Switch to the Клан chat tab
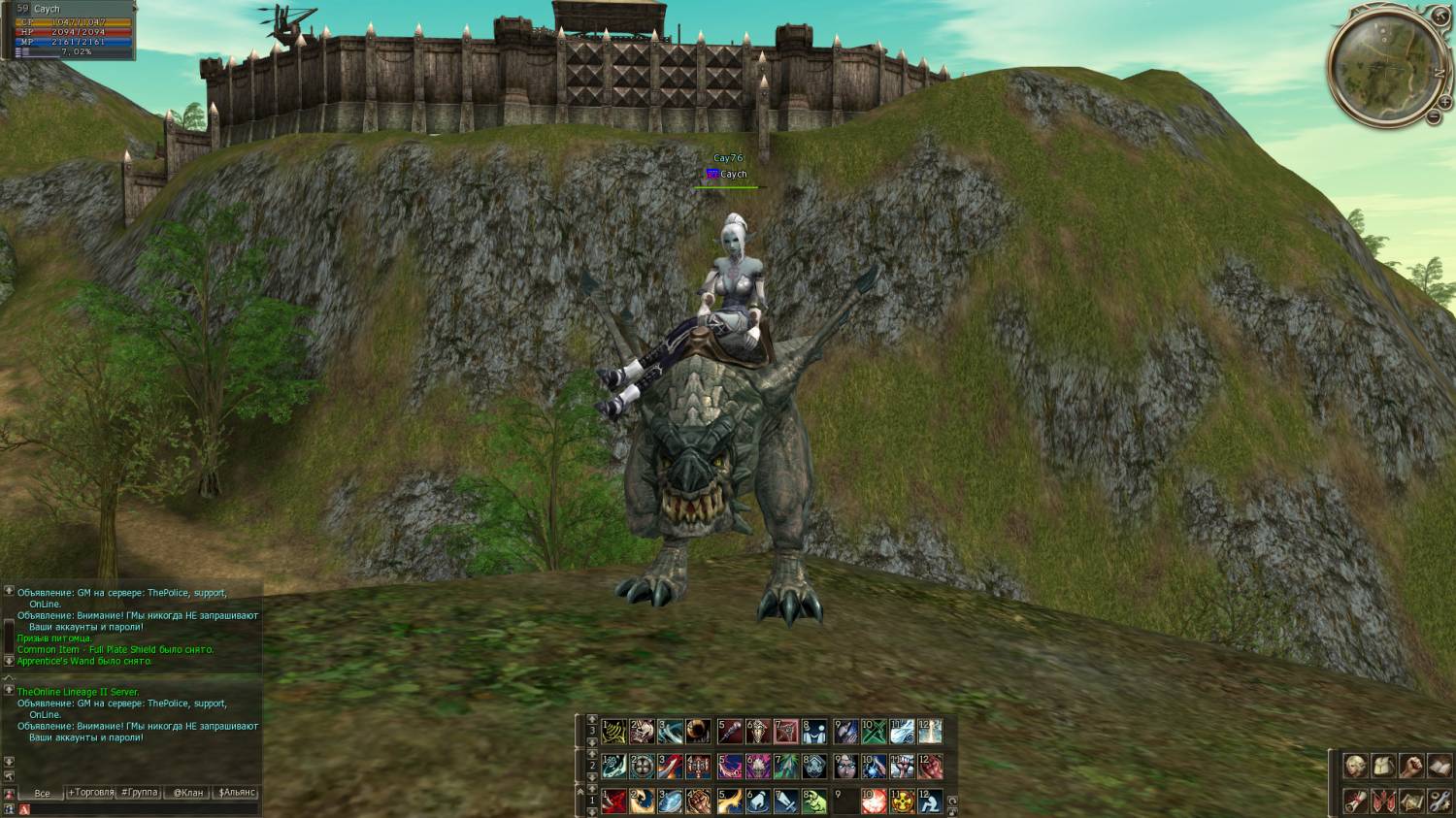Viewport: 1456px width, 818px height. point(188,793)
